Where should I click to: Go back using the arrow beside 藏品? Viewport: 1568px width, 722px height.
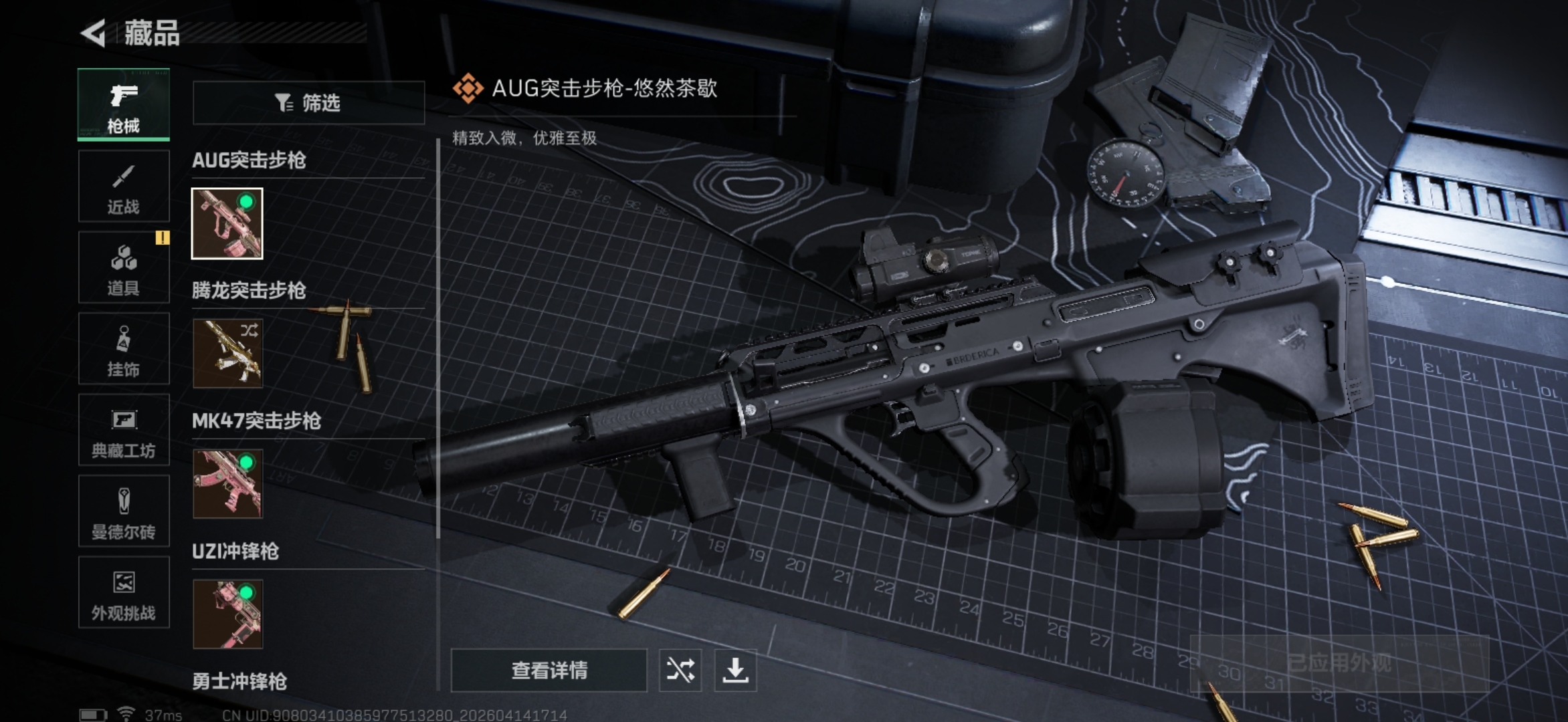[x=94, y=33]
